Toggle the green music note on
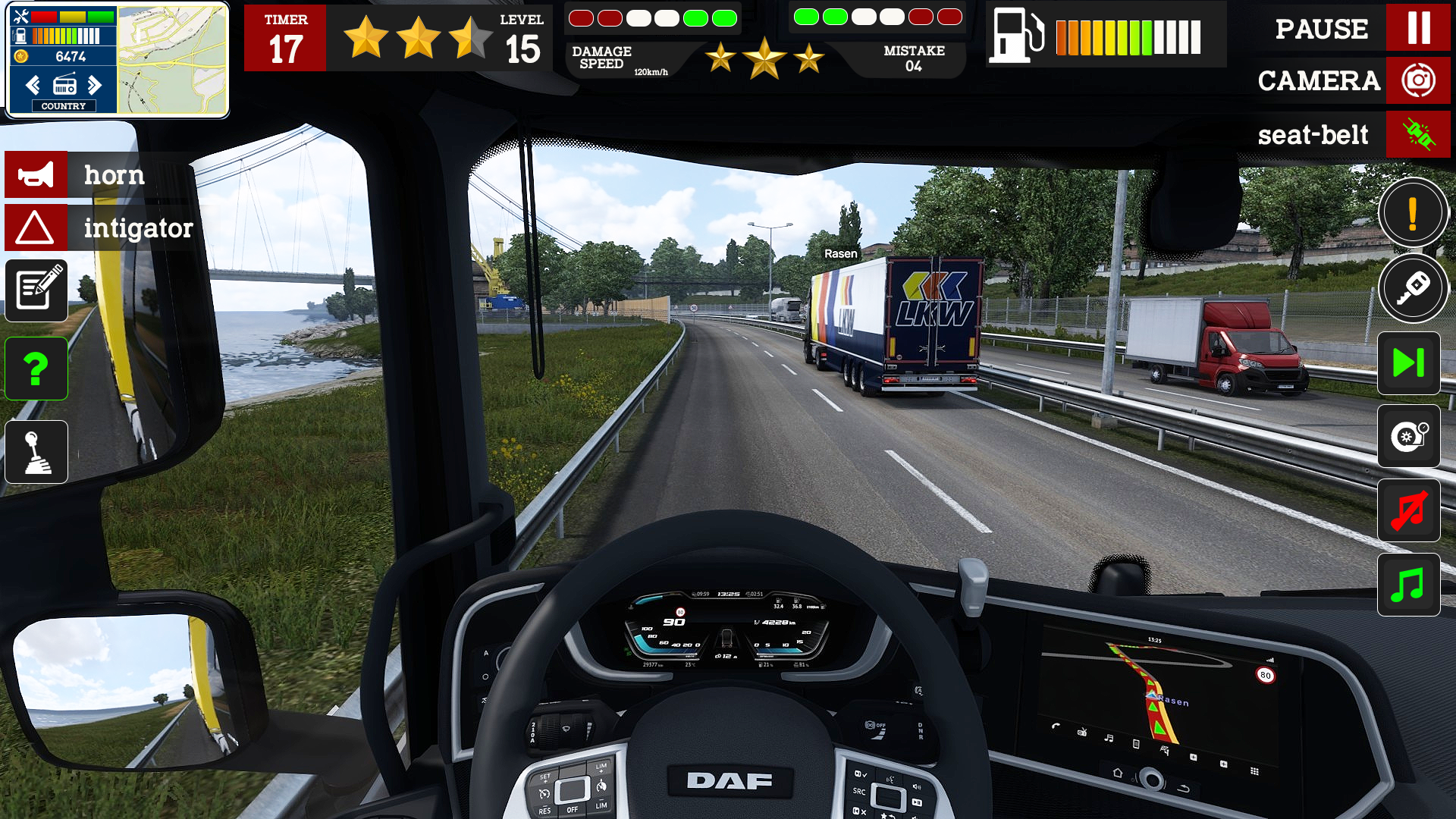1456x819 pixels. [x=1409, y=584]
